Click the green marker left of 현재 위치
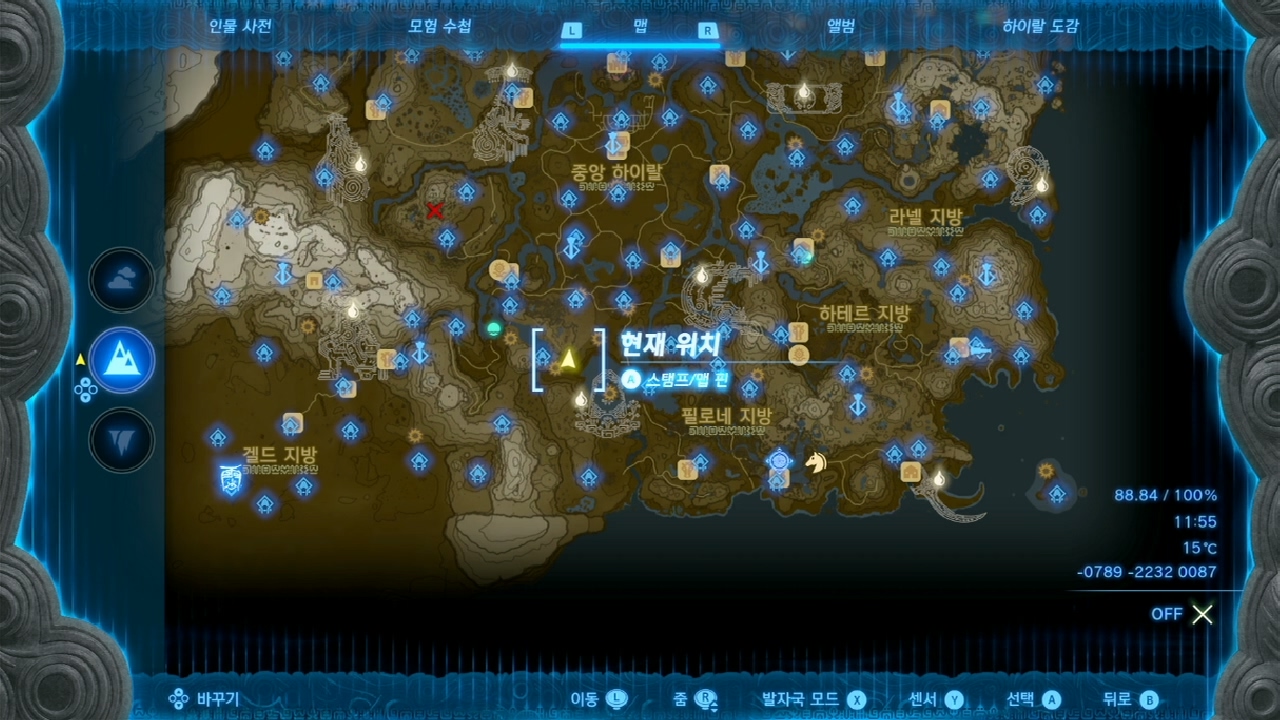Screen dimensions: 1280x720 coord(492,328)
